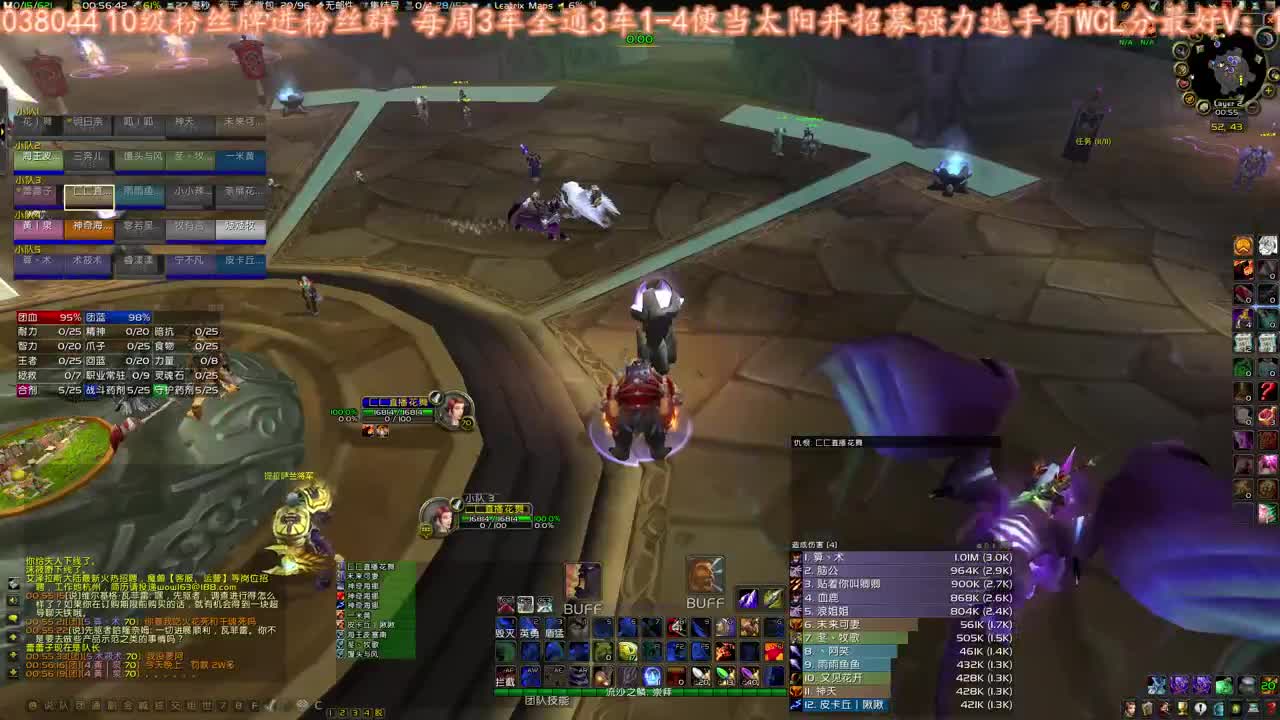Click the minimap zoom-in plus icon
The width and height of the screenshot is (1280, 720).
click(1268, 90)
